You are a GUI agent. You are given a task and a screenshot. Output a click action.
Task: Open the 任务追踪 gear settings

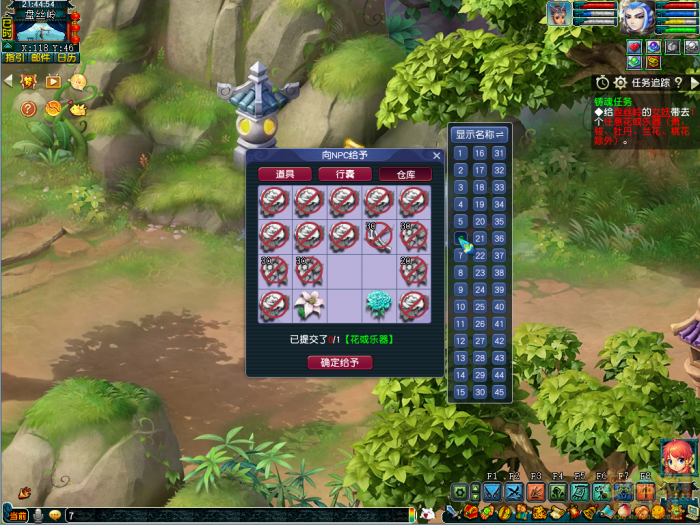[x=620, y=83]
